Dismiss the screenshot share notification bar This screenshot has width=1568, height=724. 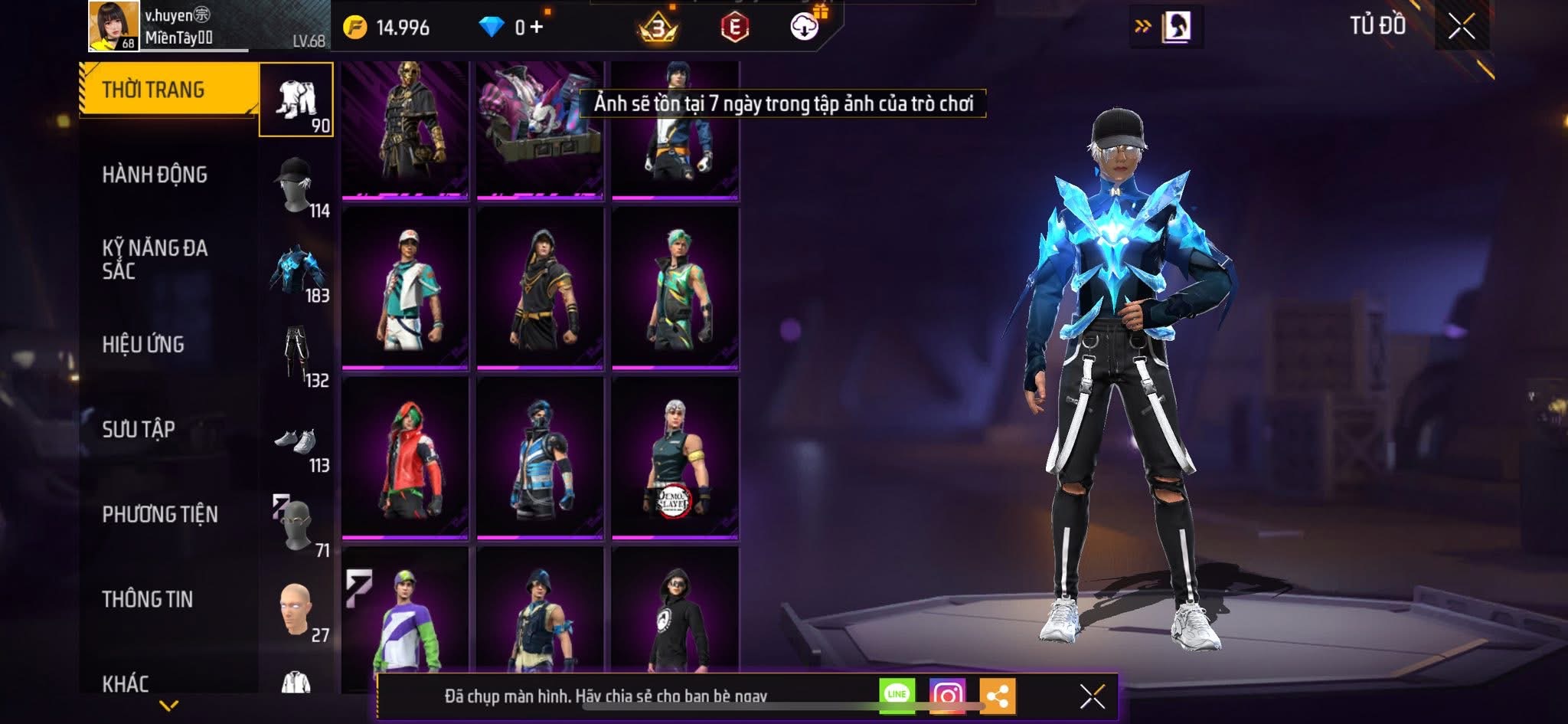tap(1092, 696)
